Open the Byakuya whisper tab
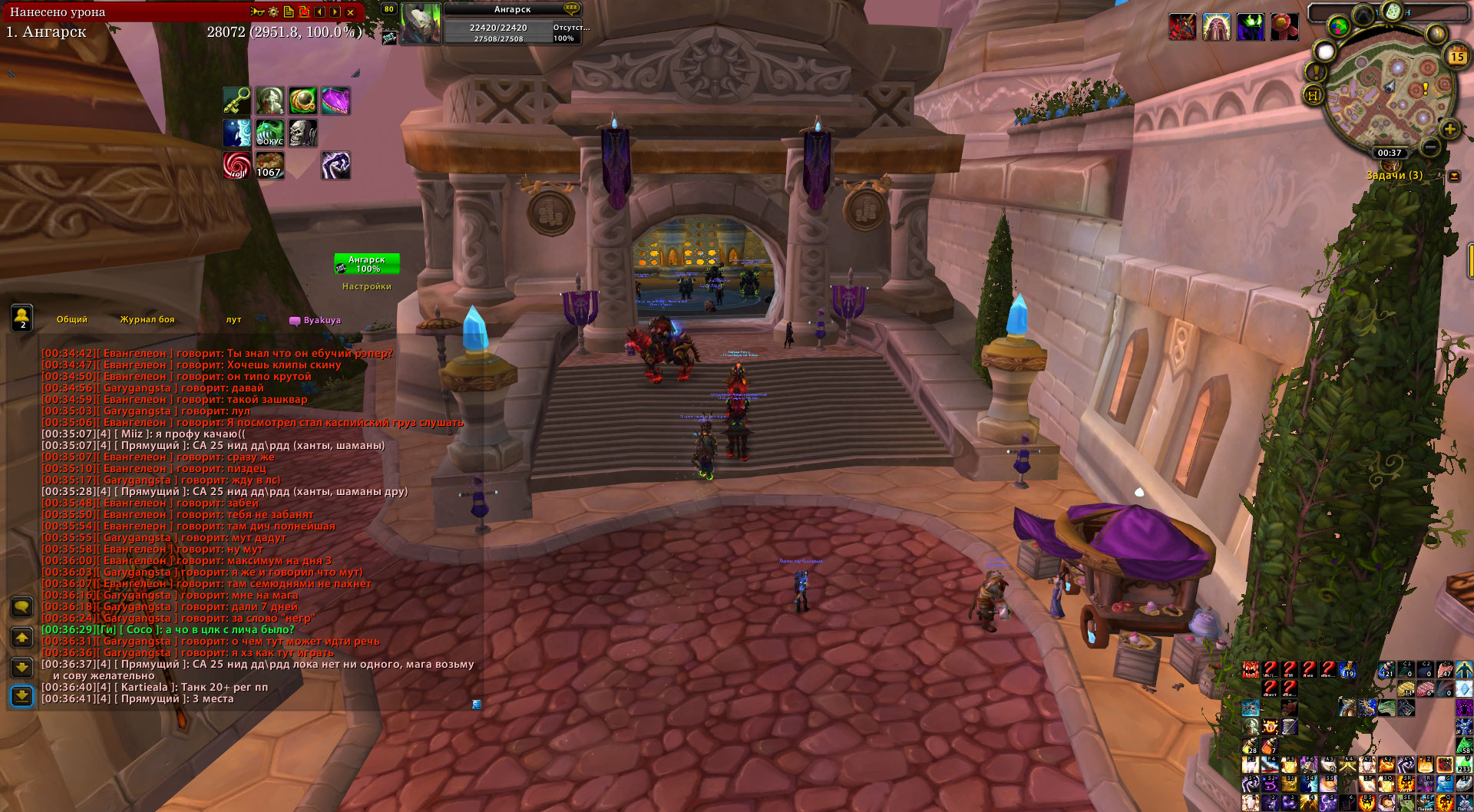 [316, 321]
